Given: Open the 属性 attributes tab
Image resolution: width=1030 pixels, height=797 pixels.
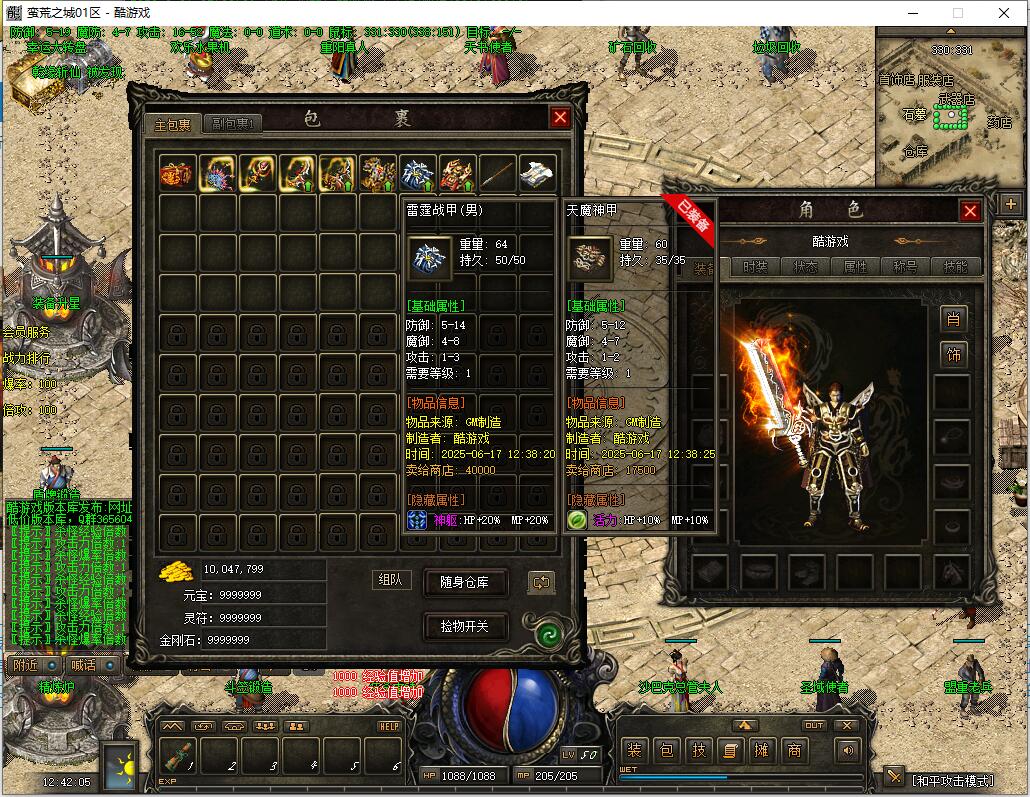Looking at the screenshot, I should (855, 267).
